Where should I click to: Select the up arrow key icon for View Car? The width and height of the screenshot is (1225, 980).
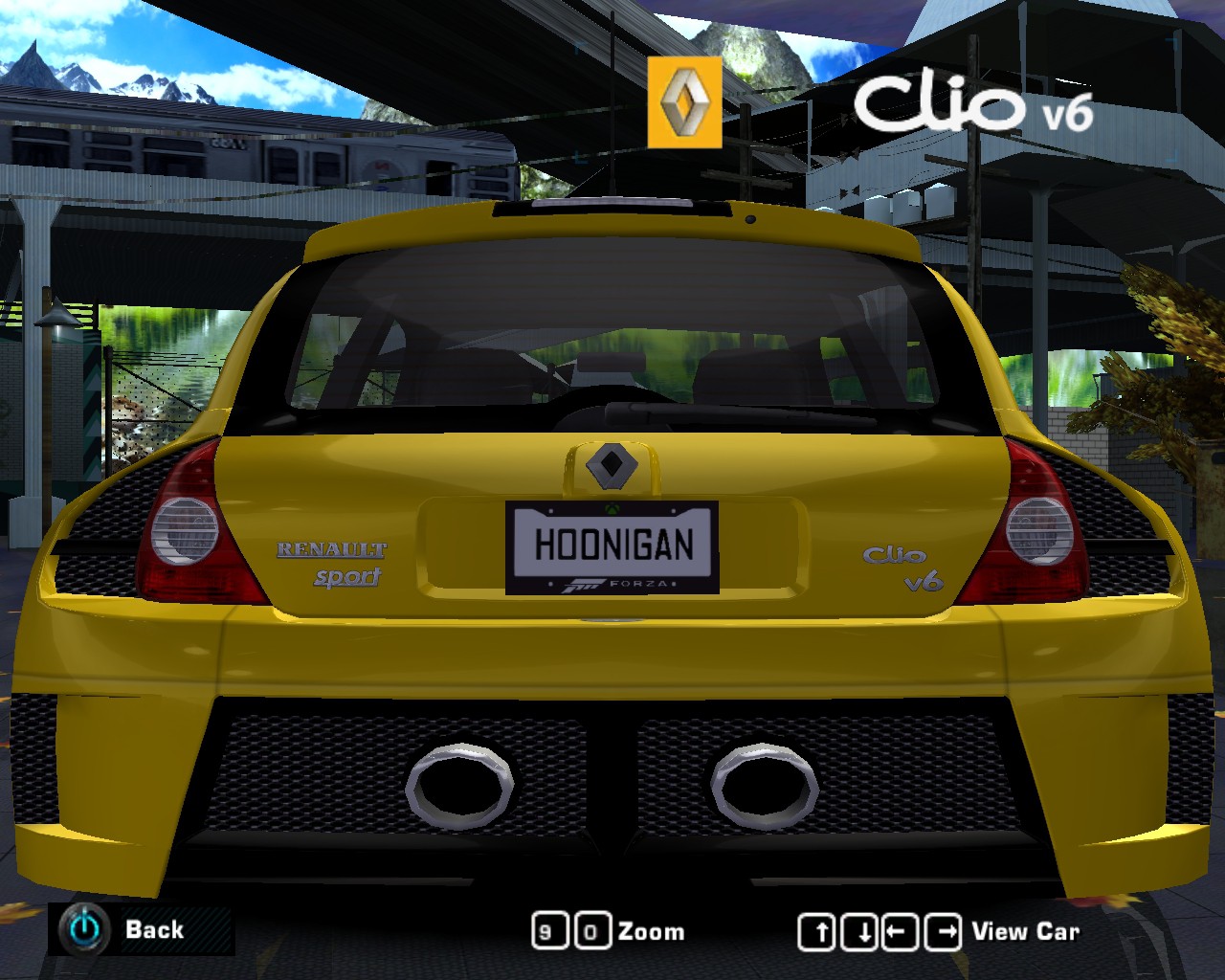point(819,930)
